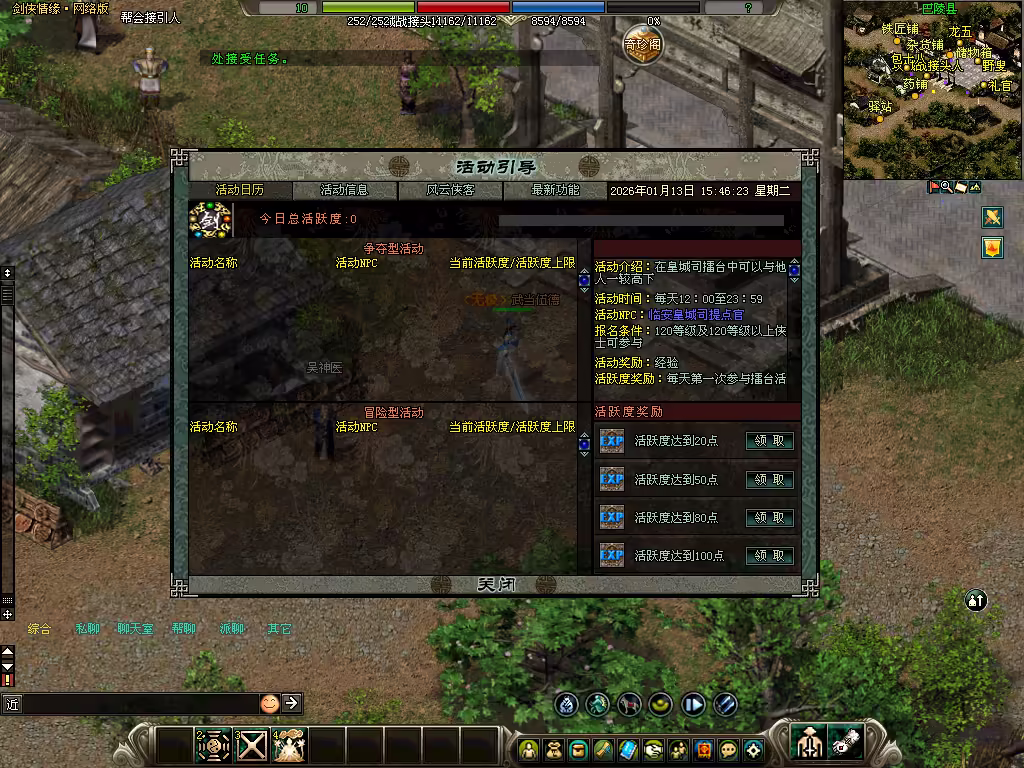1024x768 pixels.
Task: Follow the 临安皇城司提点官 NPC link
Action: [x=696, y=314]
